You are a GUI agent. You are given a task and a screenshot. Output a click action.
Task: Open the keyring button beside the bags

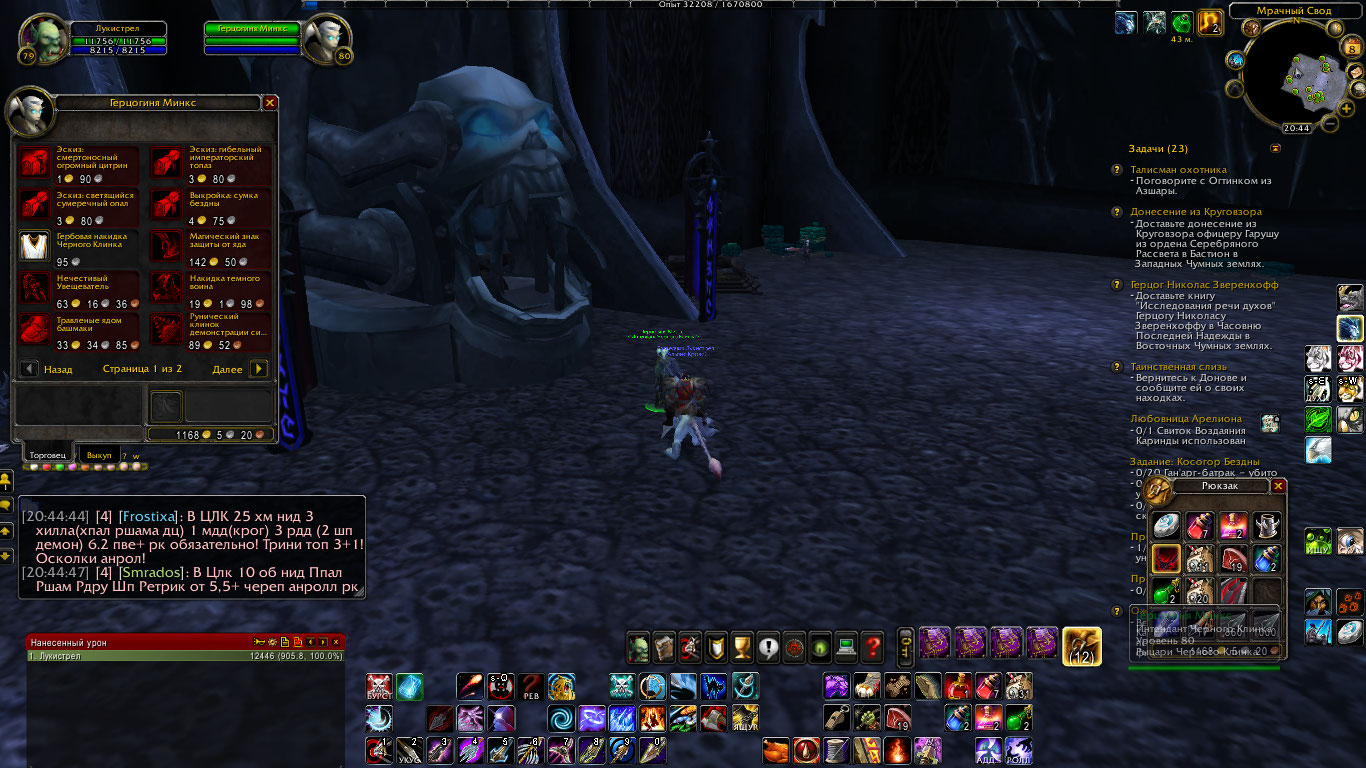tap(904, 645)
